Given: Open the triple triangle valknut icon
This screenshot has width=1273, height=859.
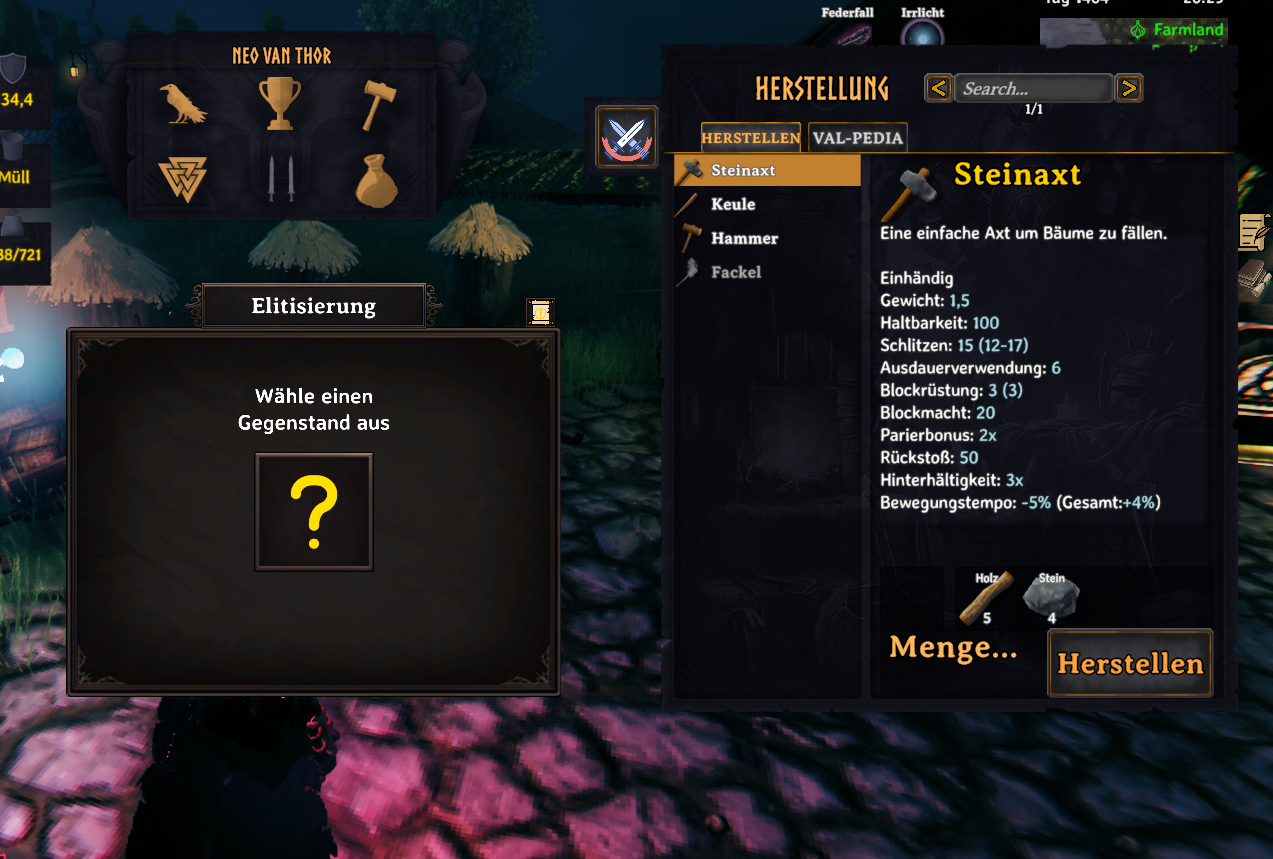Looking at the screenshot, I should click(182, 180).
